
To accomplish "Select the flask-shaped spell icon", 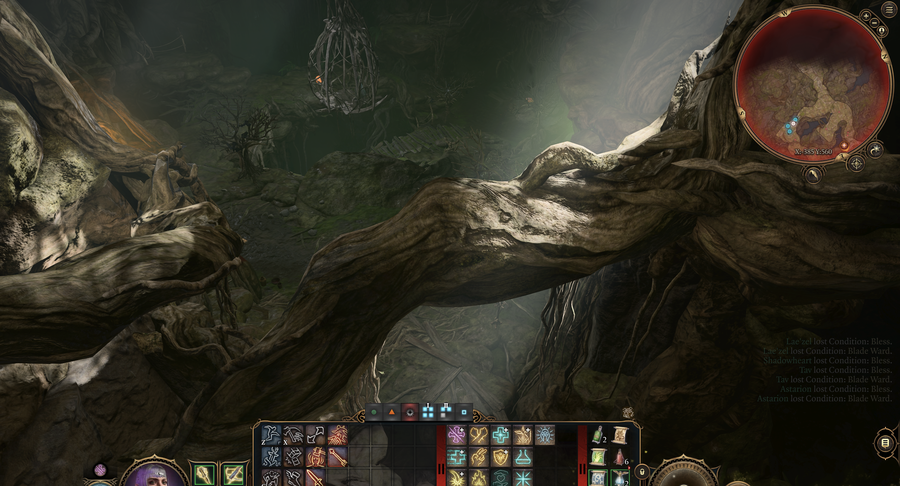I will (523, 457).
